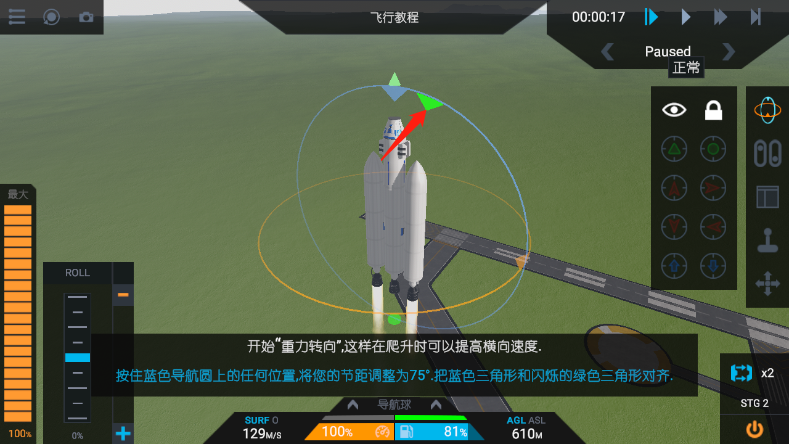The image size is (789, 444).
Task: Click the orange minus roll button
Action: point(123,294)
